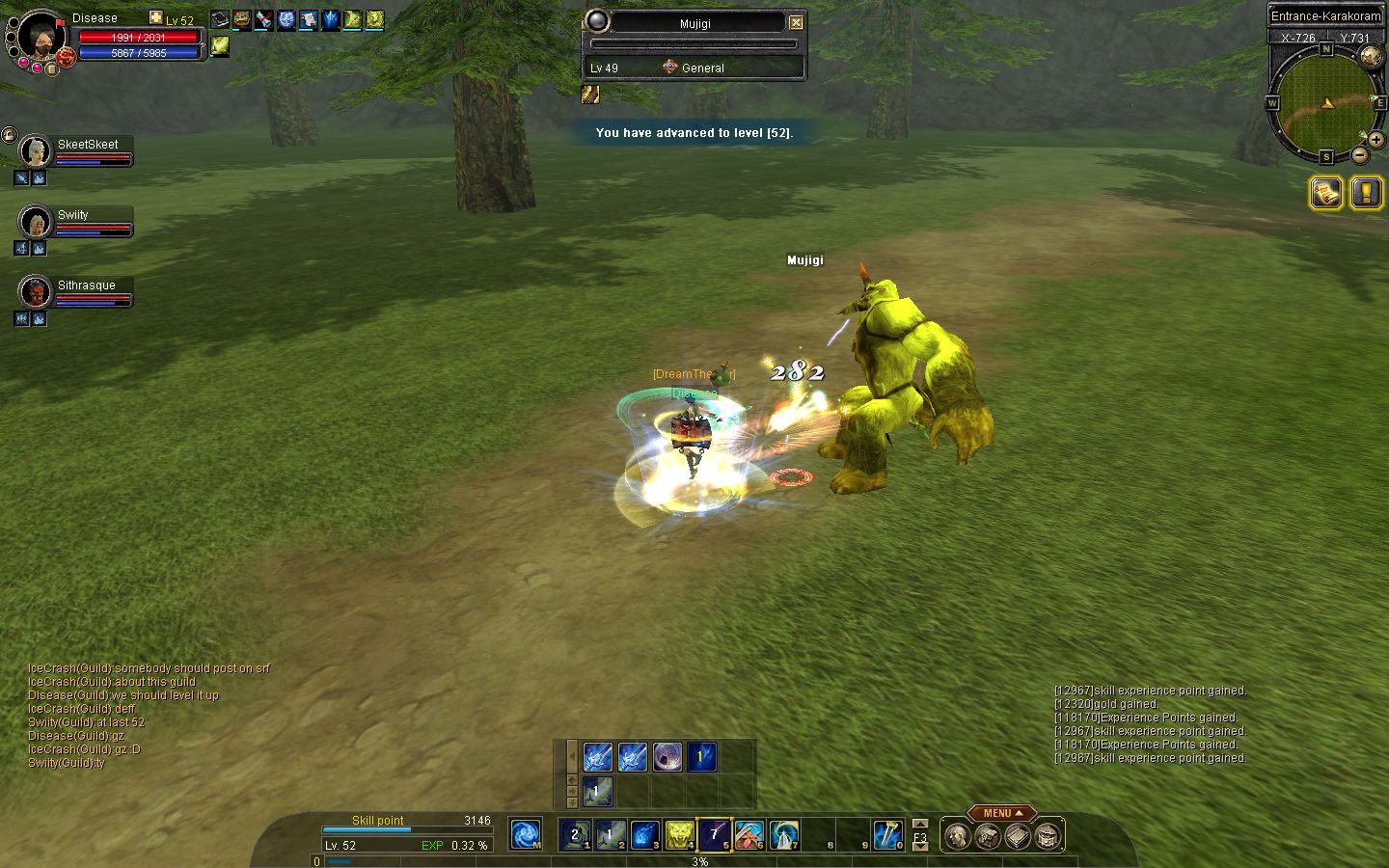Use the sword skill in slot 0

(887, 834)
